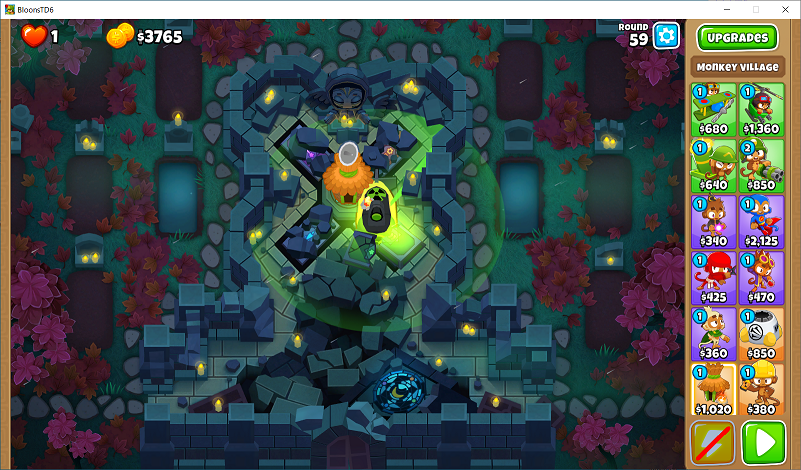
Task: Select the Monkey Village for $1,020
Action: [711, 389]
